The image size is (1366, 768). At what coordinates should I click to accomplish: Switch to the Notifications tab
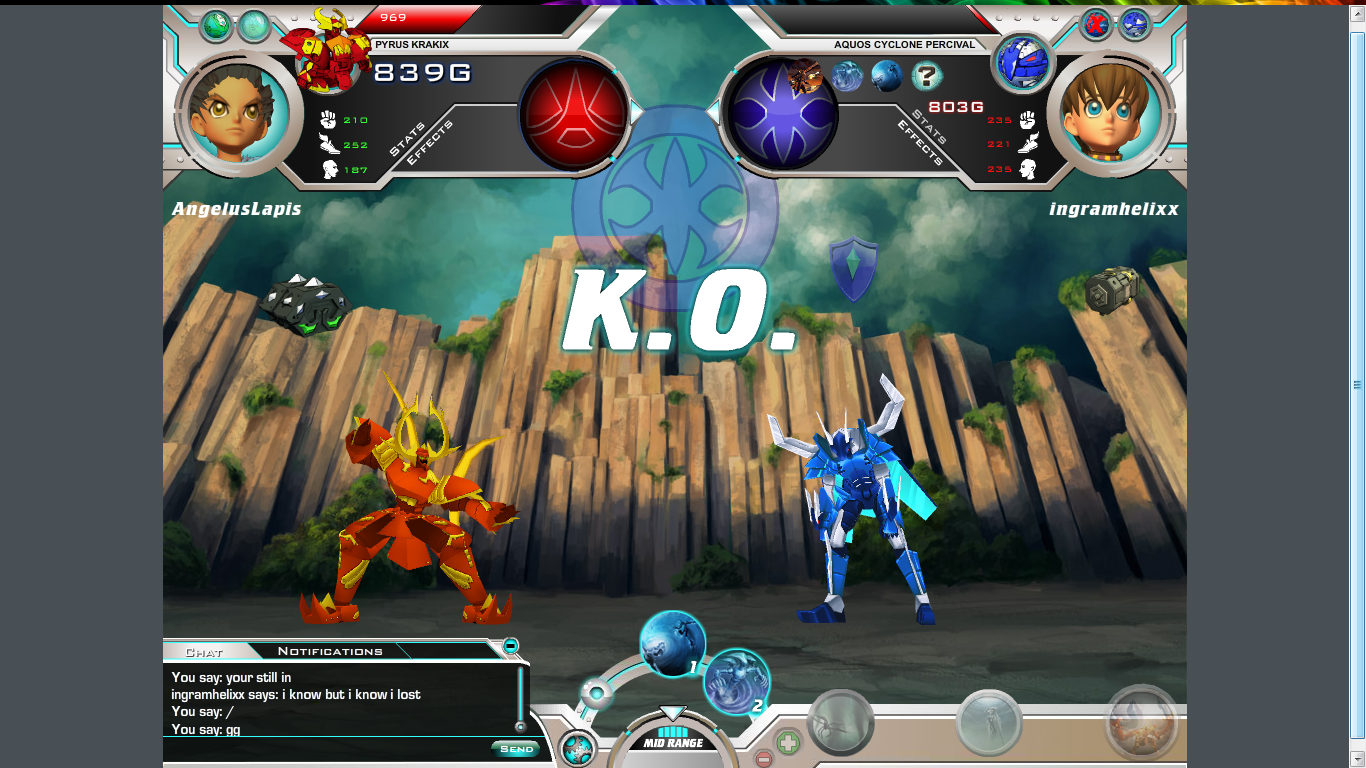(x=330, y=651)
